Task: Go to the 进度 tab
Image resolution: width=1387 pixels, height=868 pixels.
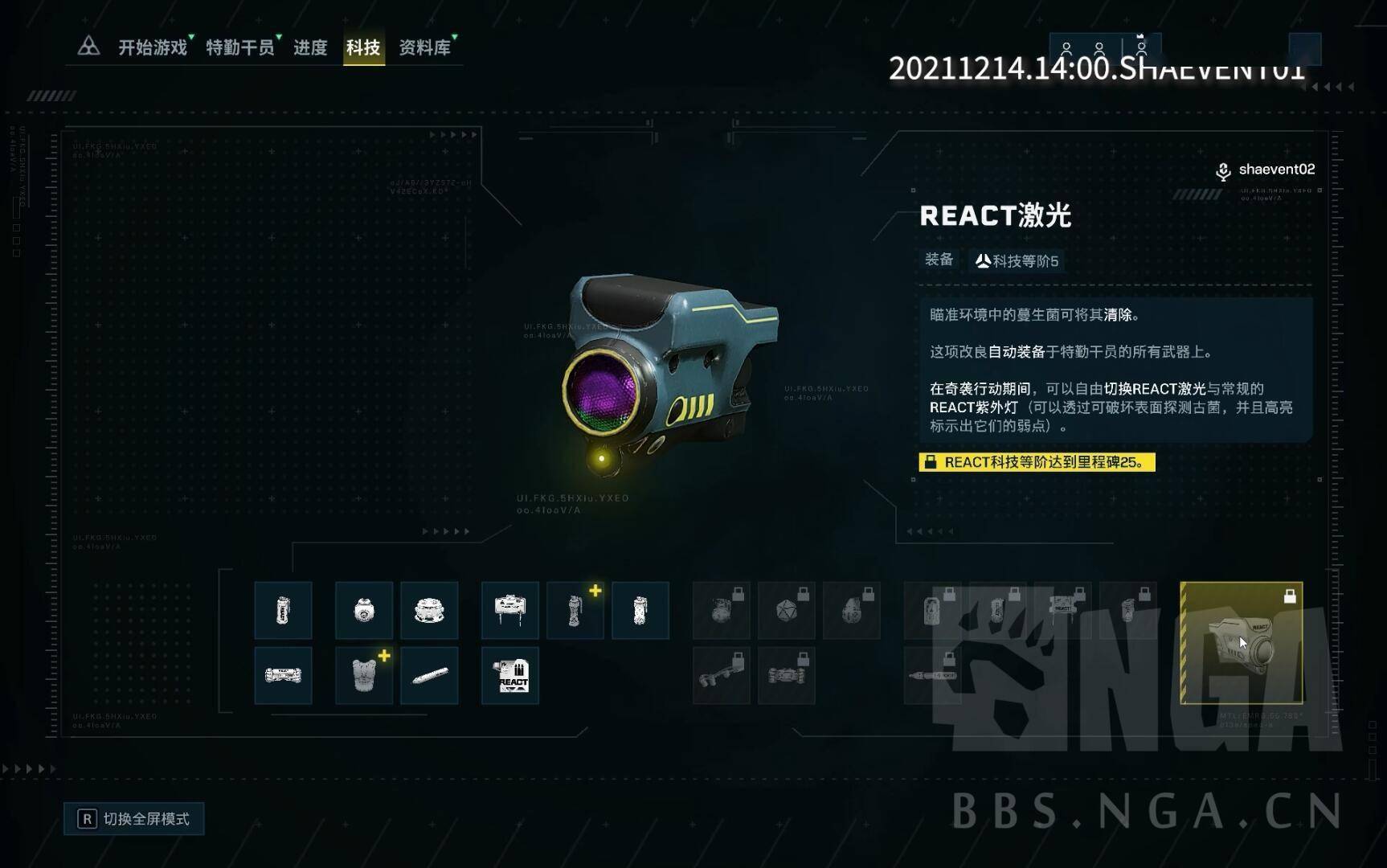Action: (310, 47)
